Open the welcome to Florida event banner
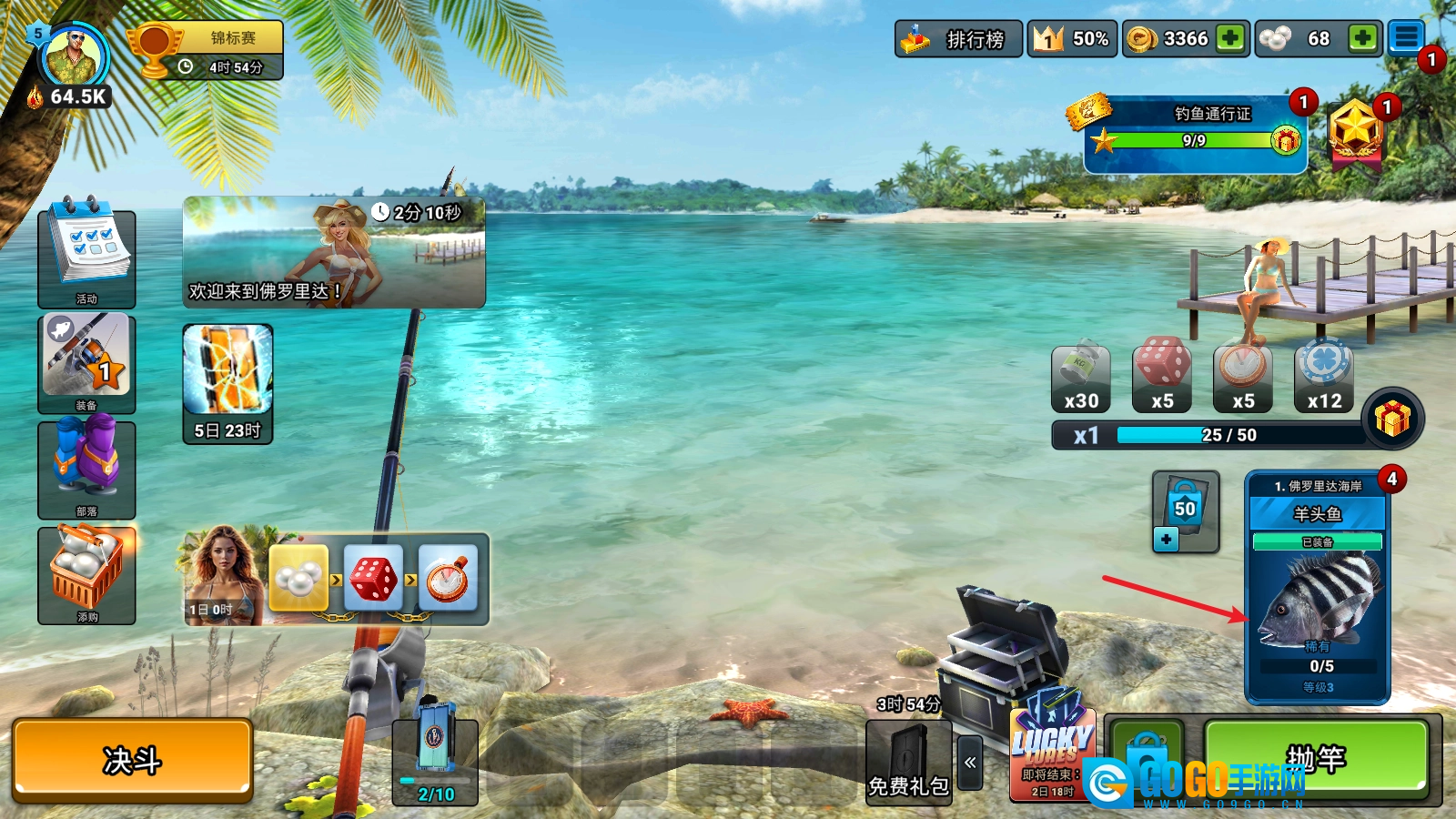This screenshot has width=1456, height=819. [334, 252]
